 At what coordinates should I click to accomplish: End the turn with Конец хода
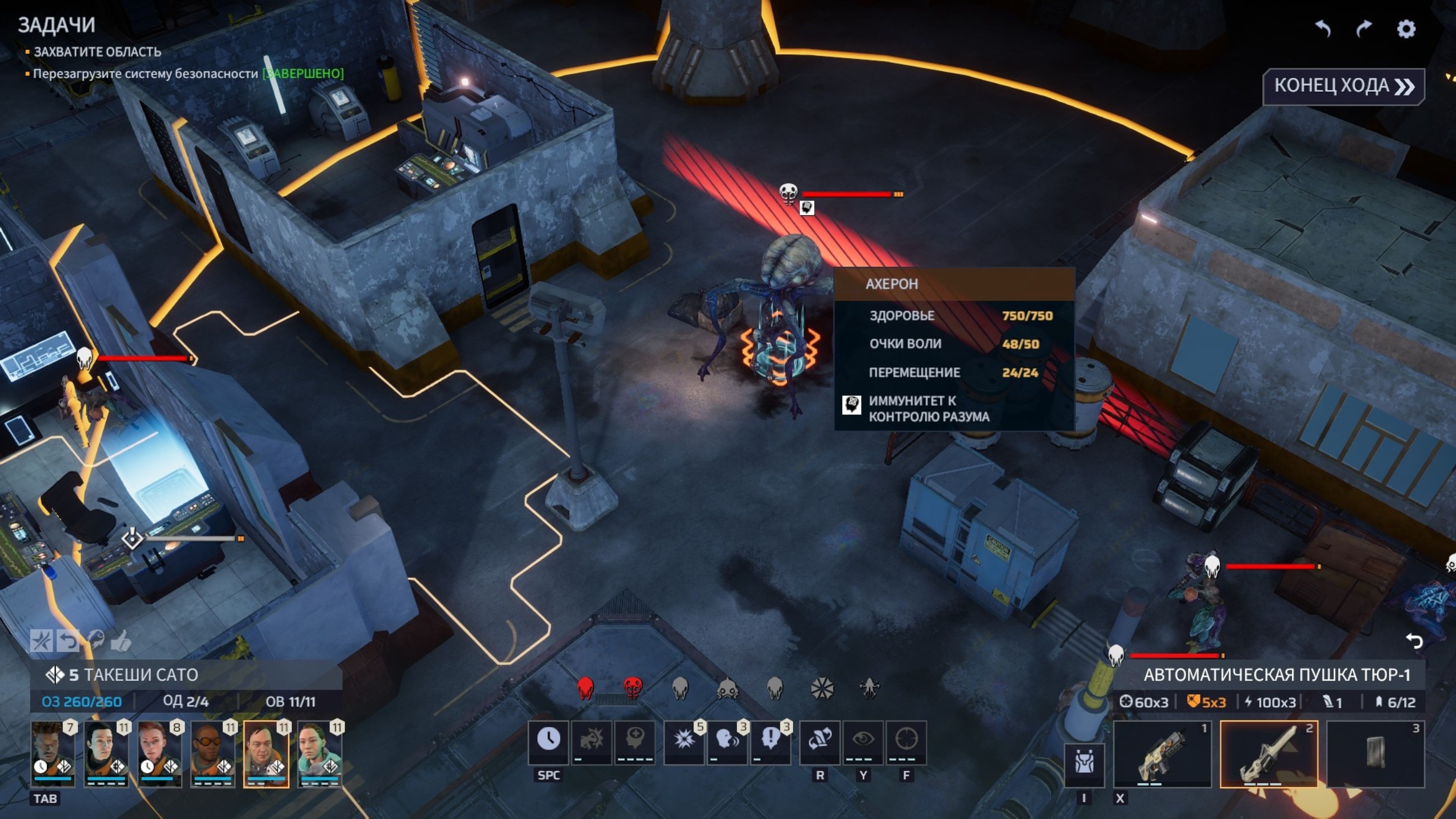[1343, 86]
